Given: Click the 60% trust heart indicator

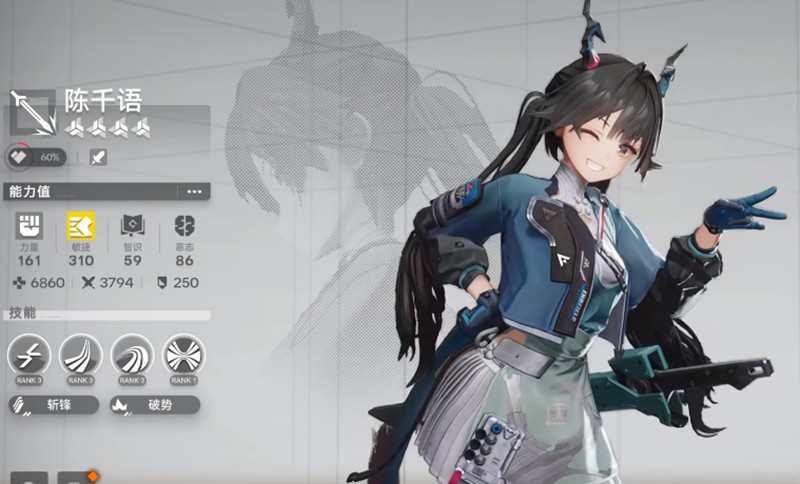Looking at the screenshot, I should click(36, 157).
